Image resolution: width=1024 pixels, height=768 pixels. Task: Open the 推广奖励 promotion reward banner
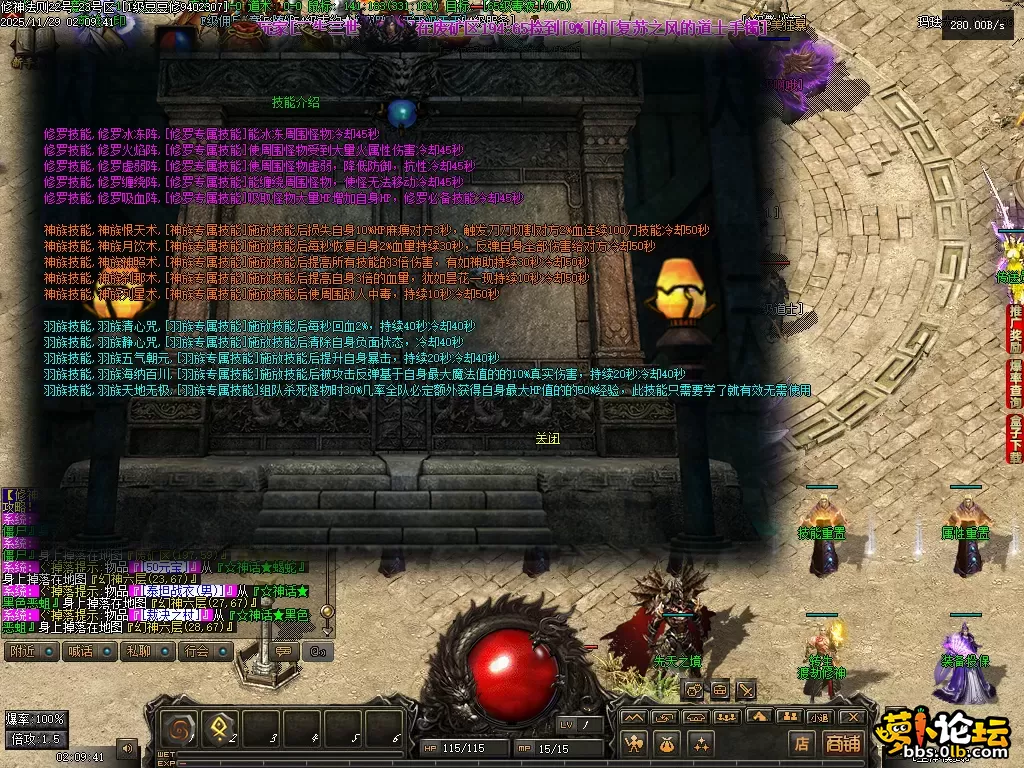pyautogui.click(x=1014, y=329)
